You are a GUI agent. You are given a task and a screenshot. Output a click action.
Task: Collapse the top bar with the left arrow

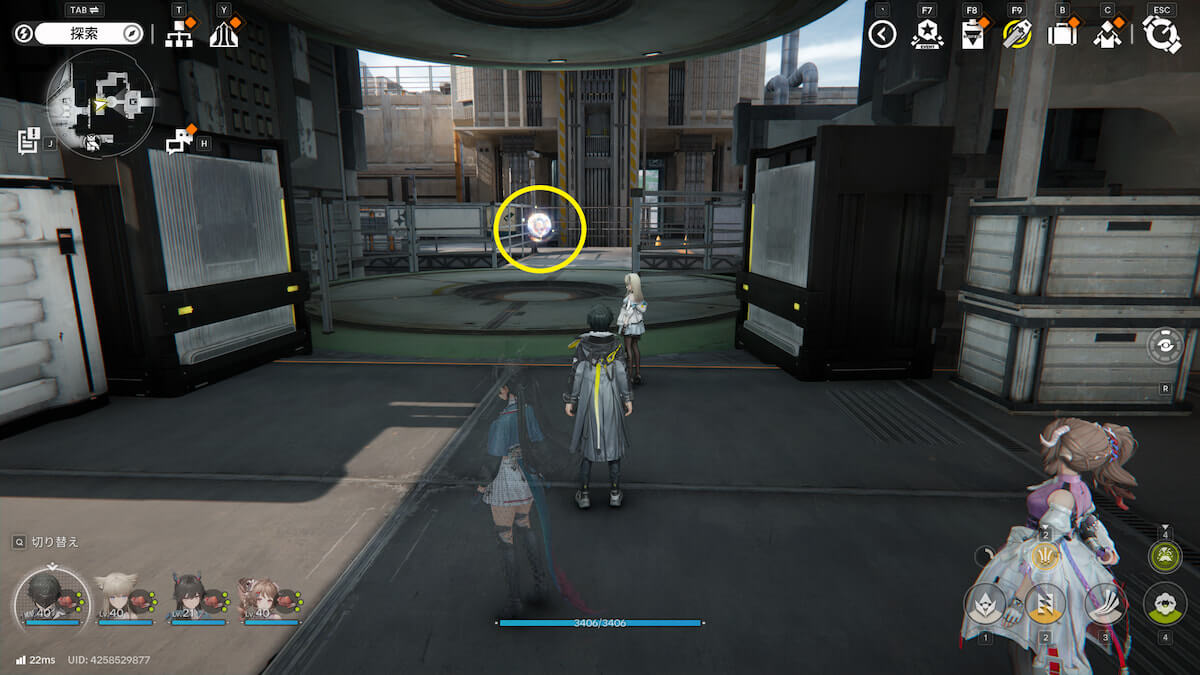point(881,34)
